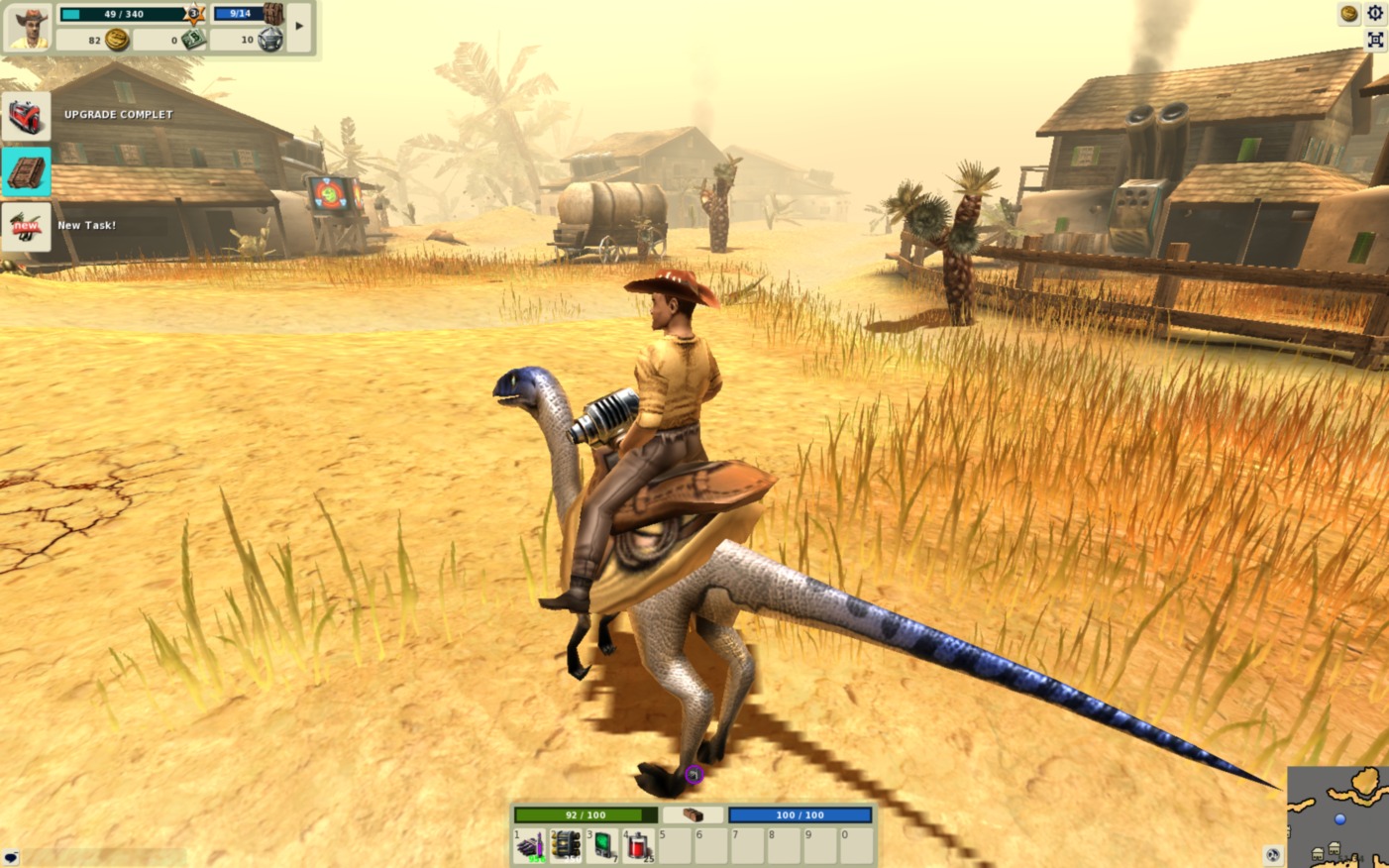Open the chat bubble icon
Viewport: 1389px width, 868px height.
pos(11,857)
